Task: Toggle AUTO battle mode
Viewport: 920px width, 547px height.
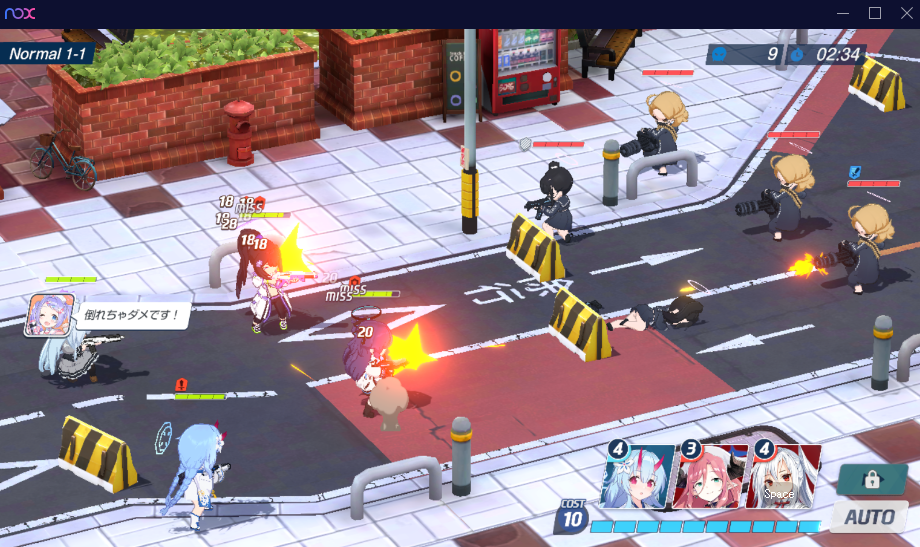Action: pos(868,517)
